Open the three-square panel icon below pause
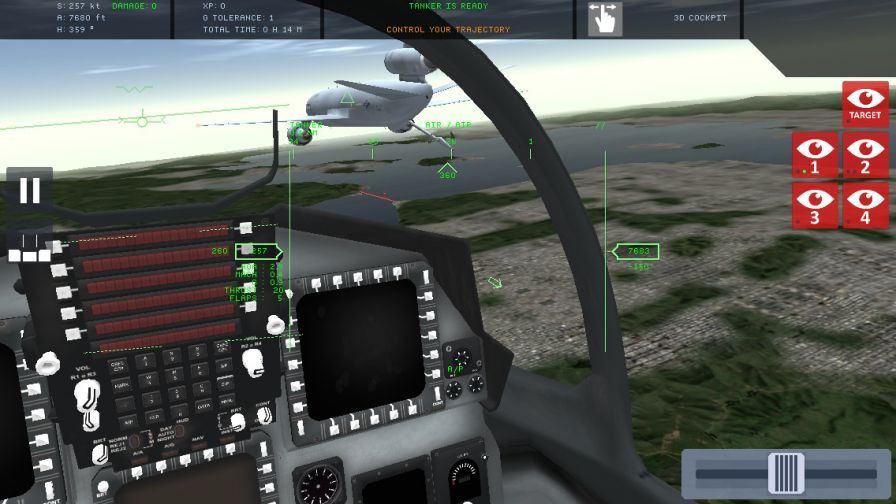The image size is (896, 504). (29, 249)
